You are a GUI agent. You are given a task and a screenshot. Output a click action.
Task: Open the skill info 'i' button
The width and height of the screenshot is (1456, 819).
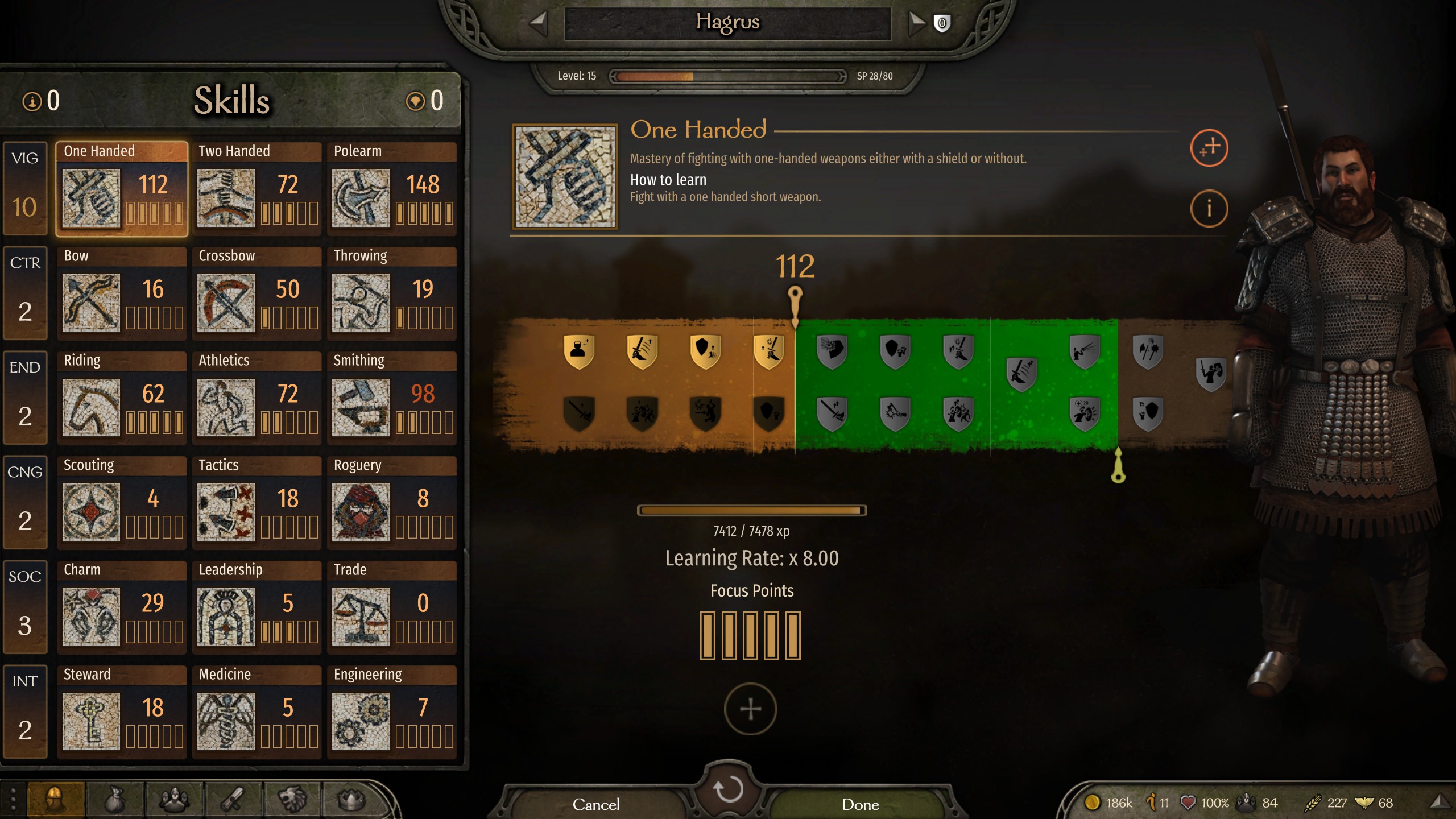[1209, 209]
